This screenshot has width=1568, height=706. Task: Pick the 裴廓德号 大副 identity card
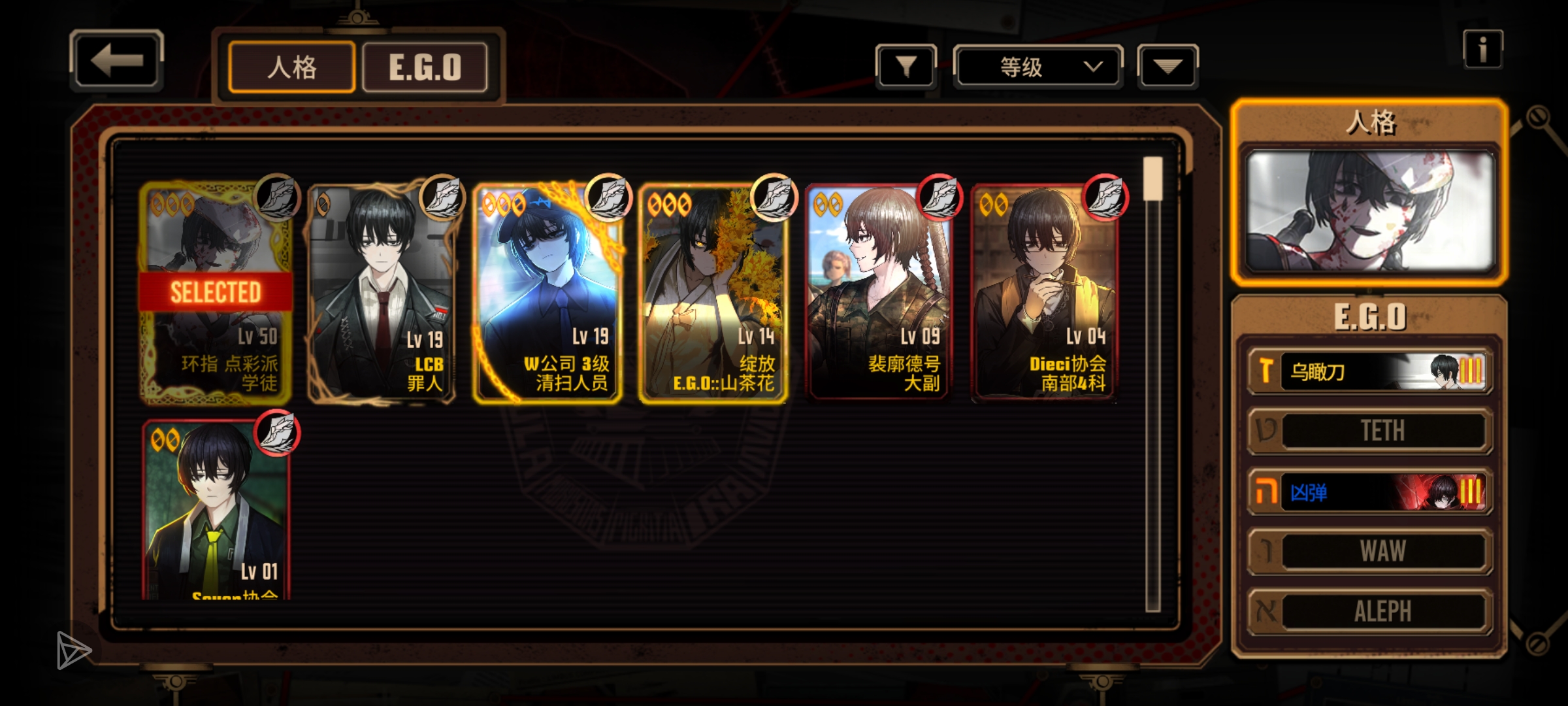(879, 294)
